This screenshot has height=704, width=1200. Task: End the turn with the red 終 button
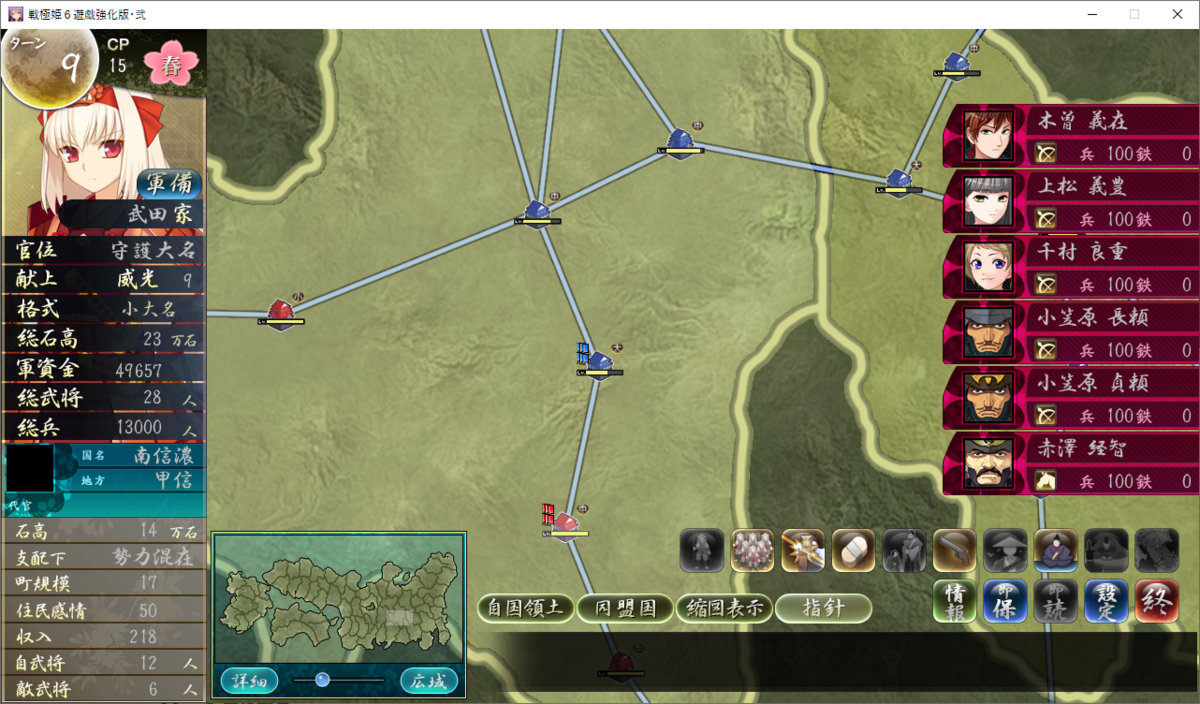(x=1158, y=601)
